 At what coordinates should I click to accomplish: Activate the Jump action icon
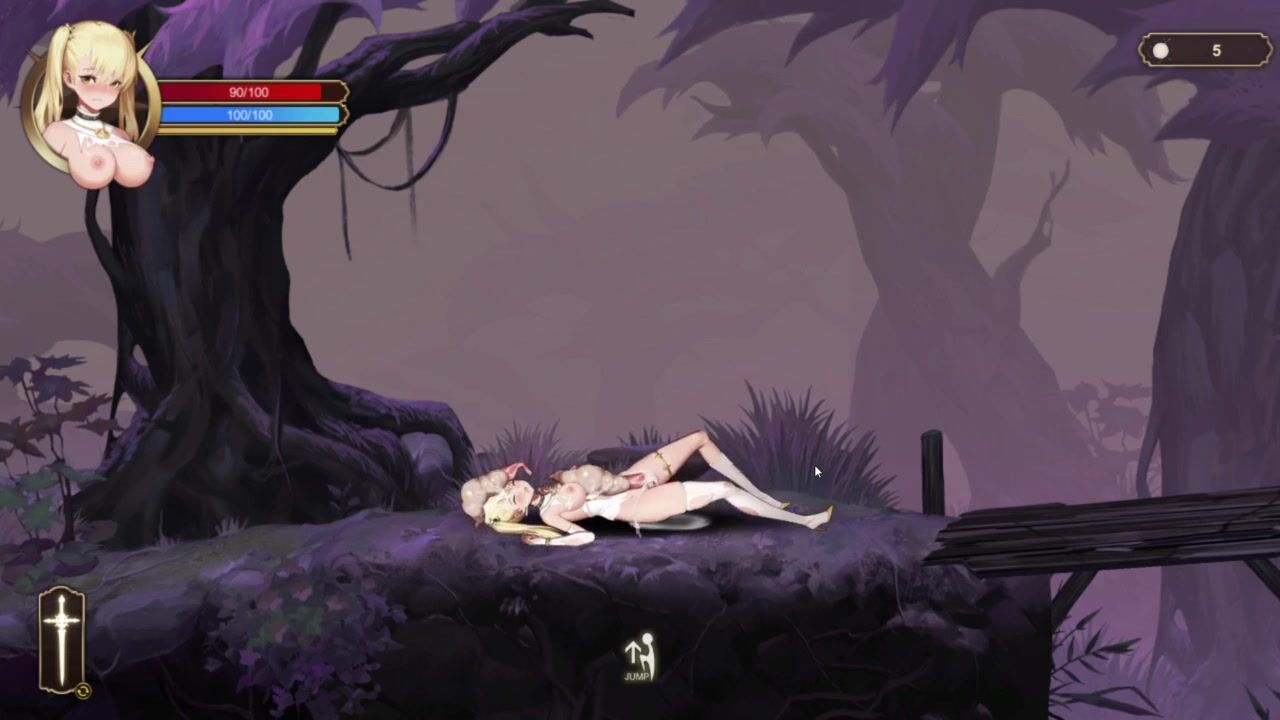tap(637, 658)
